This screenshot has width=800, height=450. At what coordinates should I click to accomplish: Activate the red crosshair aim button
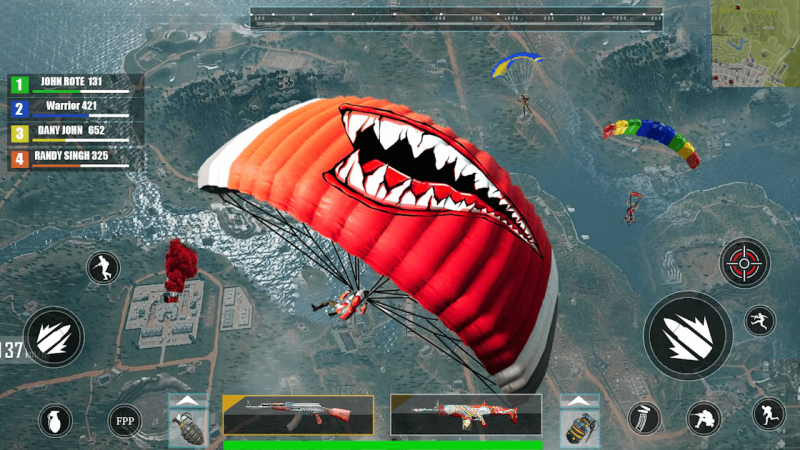click(x=744, y=263)
